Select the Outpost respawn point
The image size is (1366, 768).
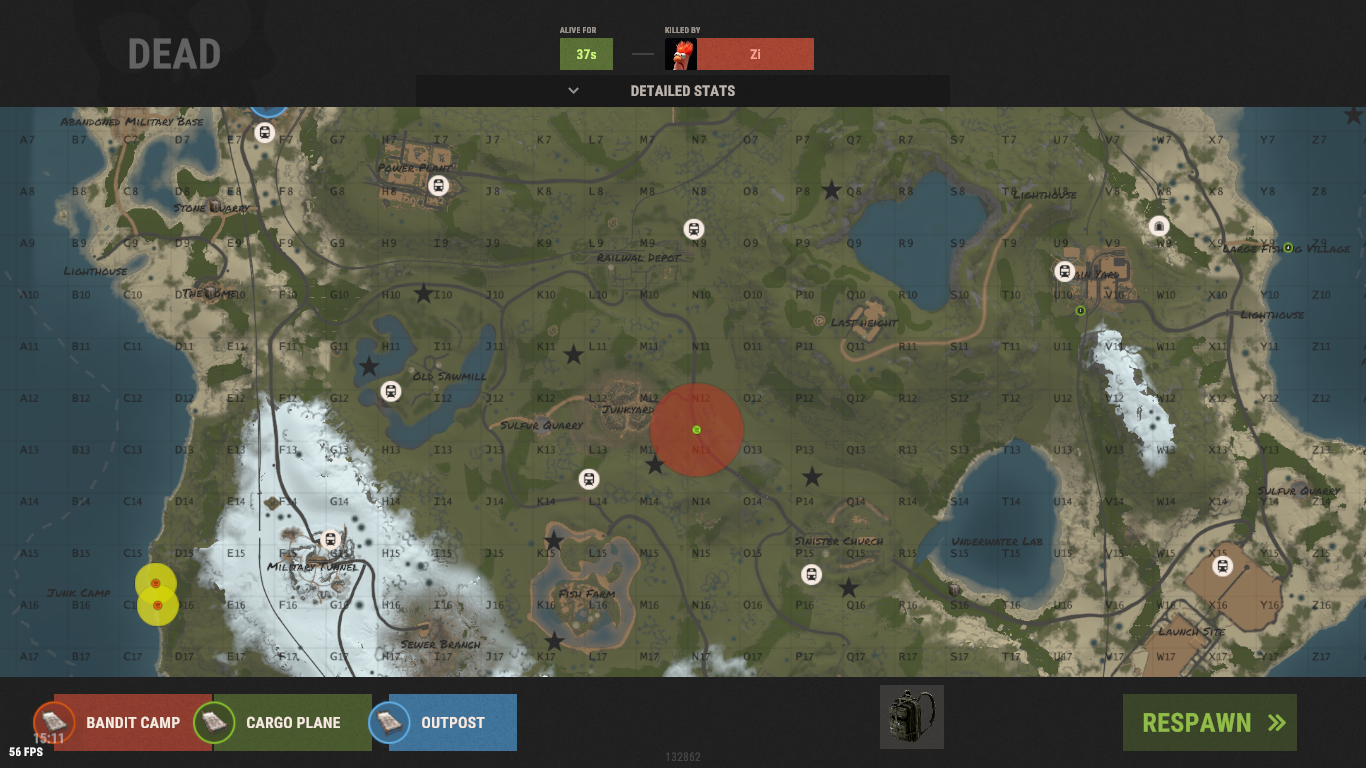(452, 723)
